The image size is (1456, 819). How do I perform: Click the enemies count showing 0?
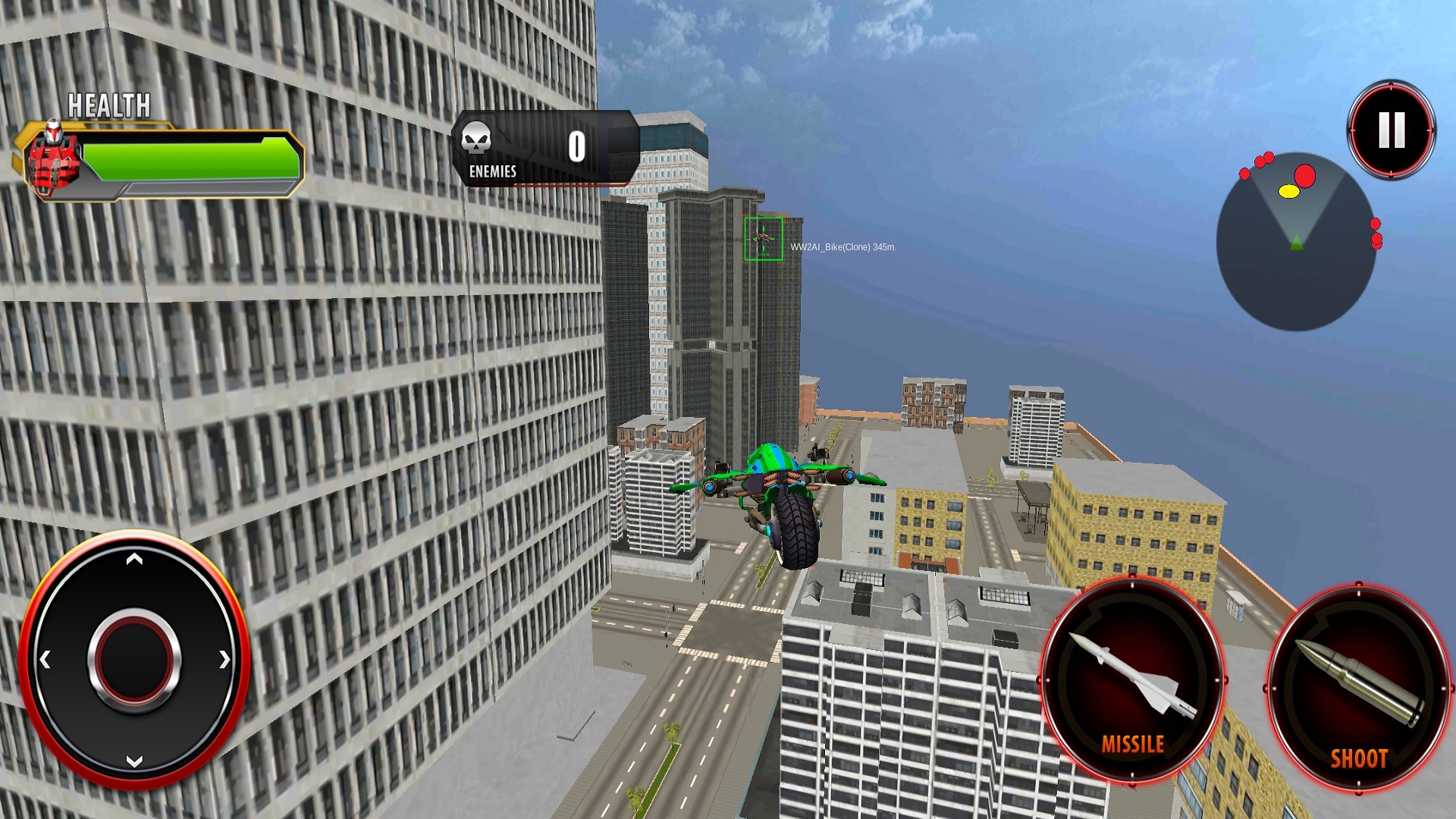click(x=576, y=144)
